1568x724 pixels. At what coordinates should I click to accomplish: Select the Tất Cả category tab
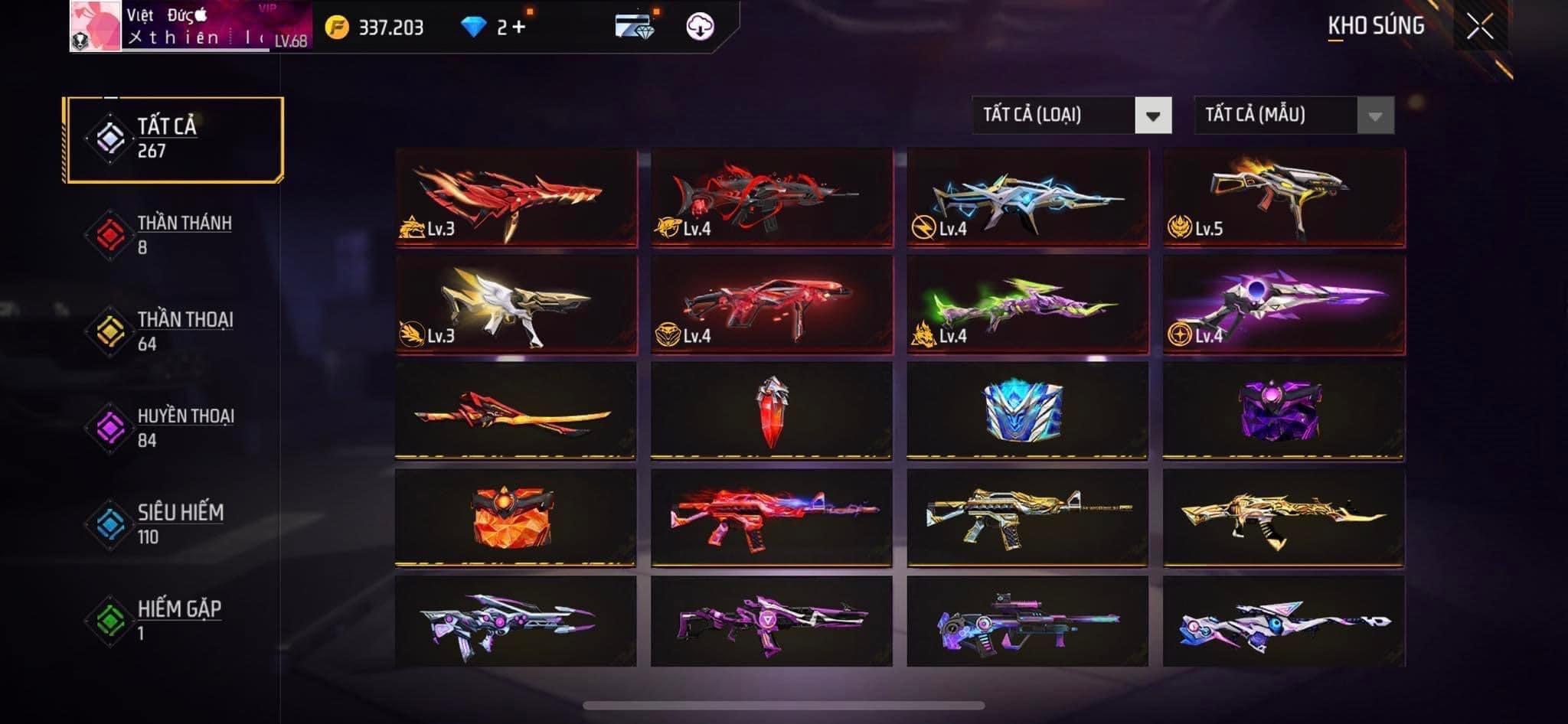175,139
